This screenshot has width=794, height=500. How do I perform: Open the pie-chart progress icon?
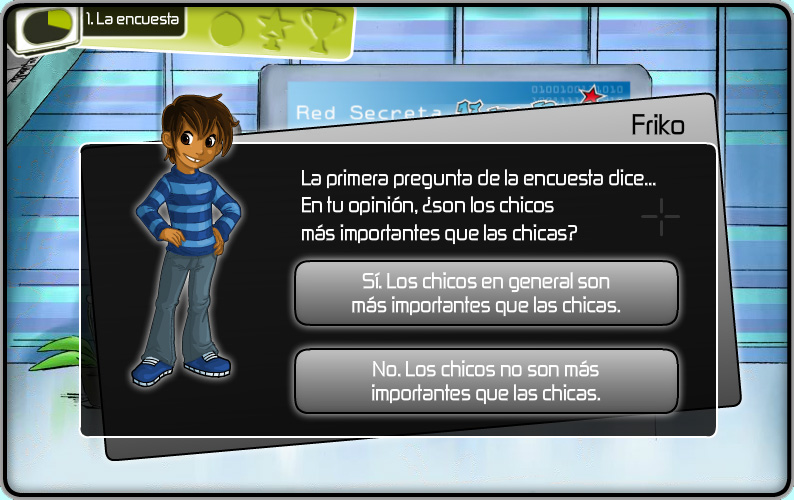tap(48, 25)
